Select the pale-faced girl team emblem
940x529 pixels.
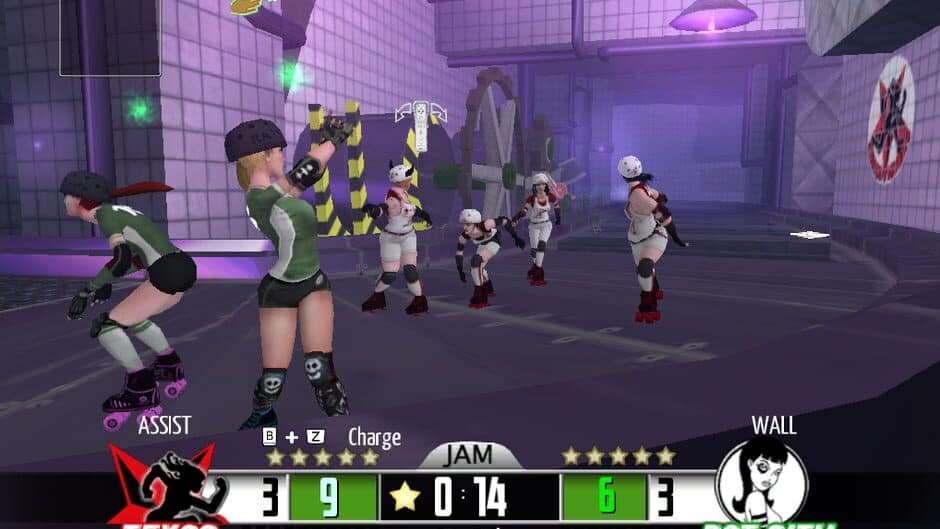coord(762,482)
